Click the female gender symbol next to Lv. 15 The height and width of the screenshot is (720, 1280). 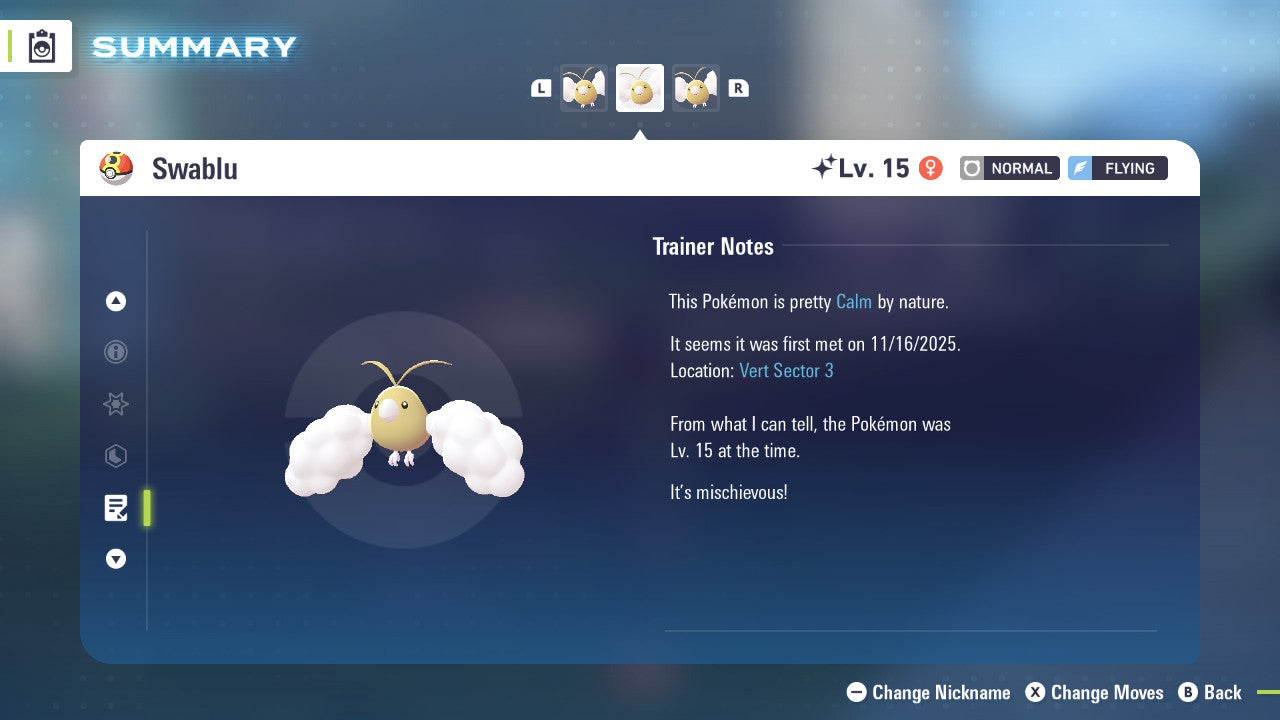[x=930, y=168]
